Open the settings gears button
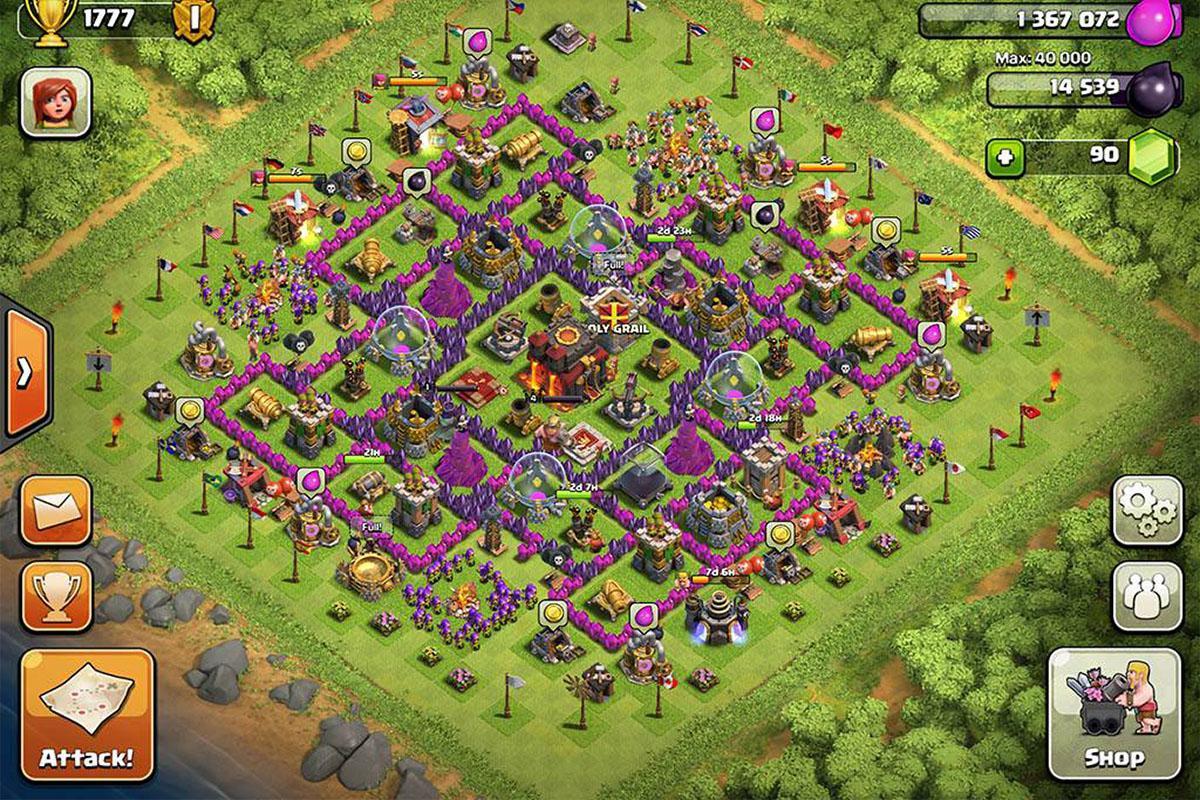Viewport: 1200px width, 800px height. tap(1147, 511)
